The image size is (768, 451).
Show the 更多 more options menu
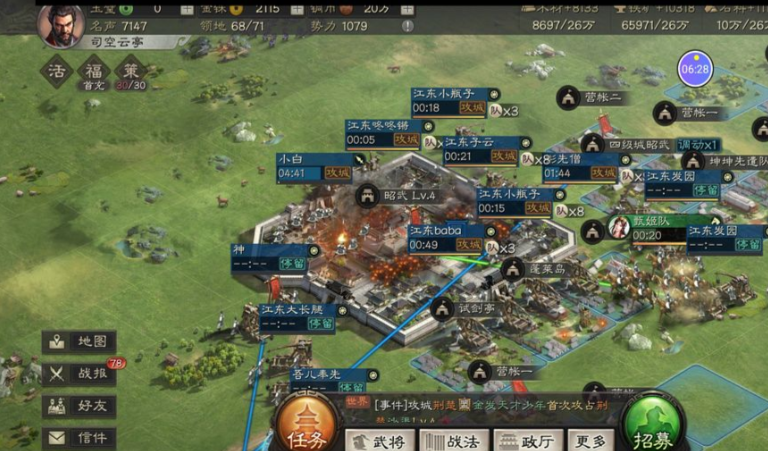589,441
